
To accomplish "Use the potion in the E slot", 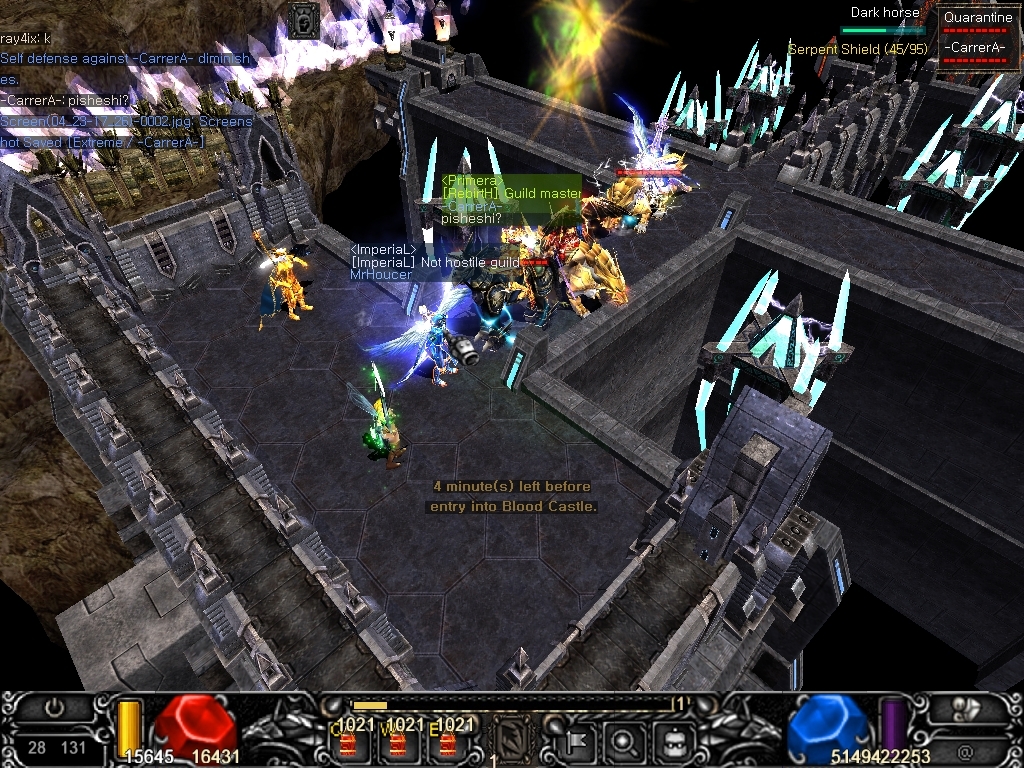I will [448, 742].
